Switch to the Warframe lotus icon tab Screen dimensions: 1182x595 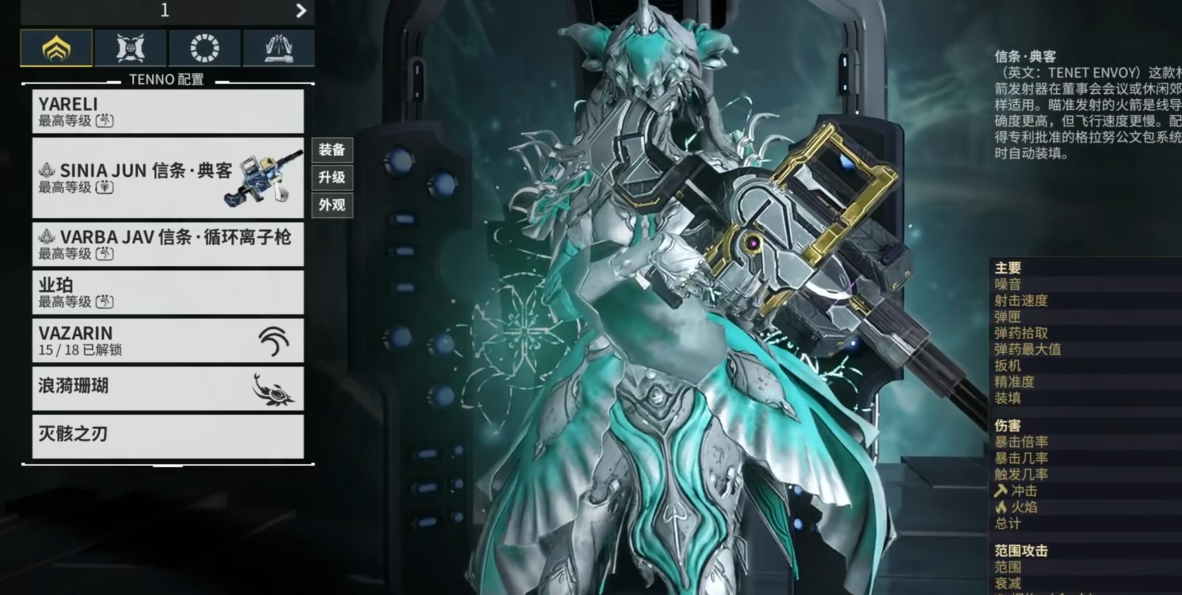[56, 48]
